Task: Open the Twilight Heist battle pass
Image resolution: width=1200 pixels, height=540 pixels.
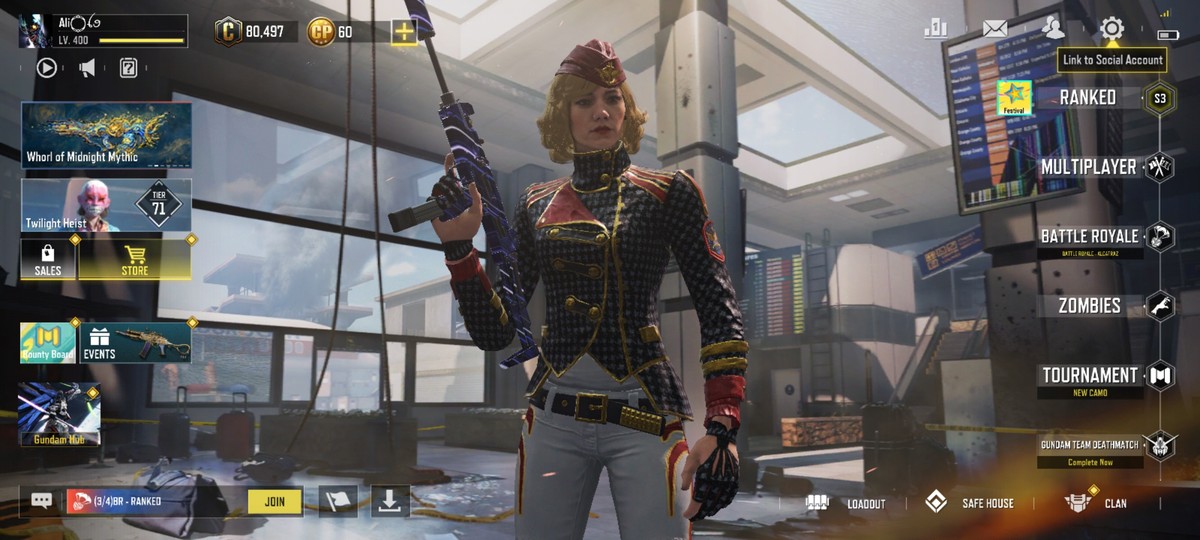Action: point(106,205)
